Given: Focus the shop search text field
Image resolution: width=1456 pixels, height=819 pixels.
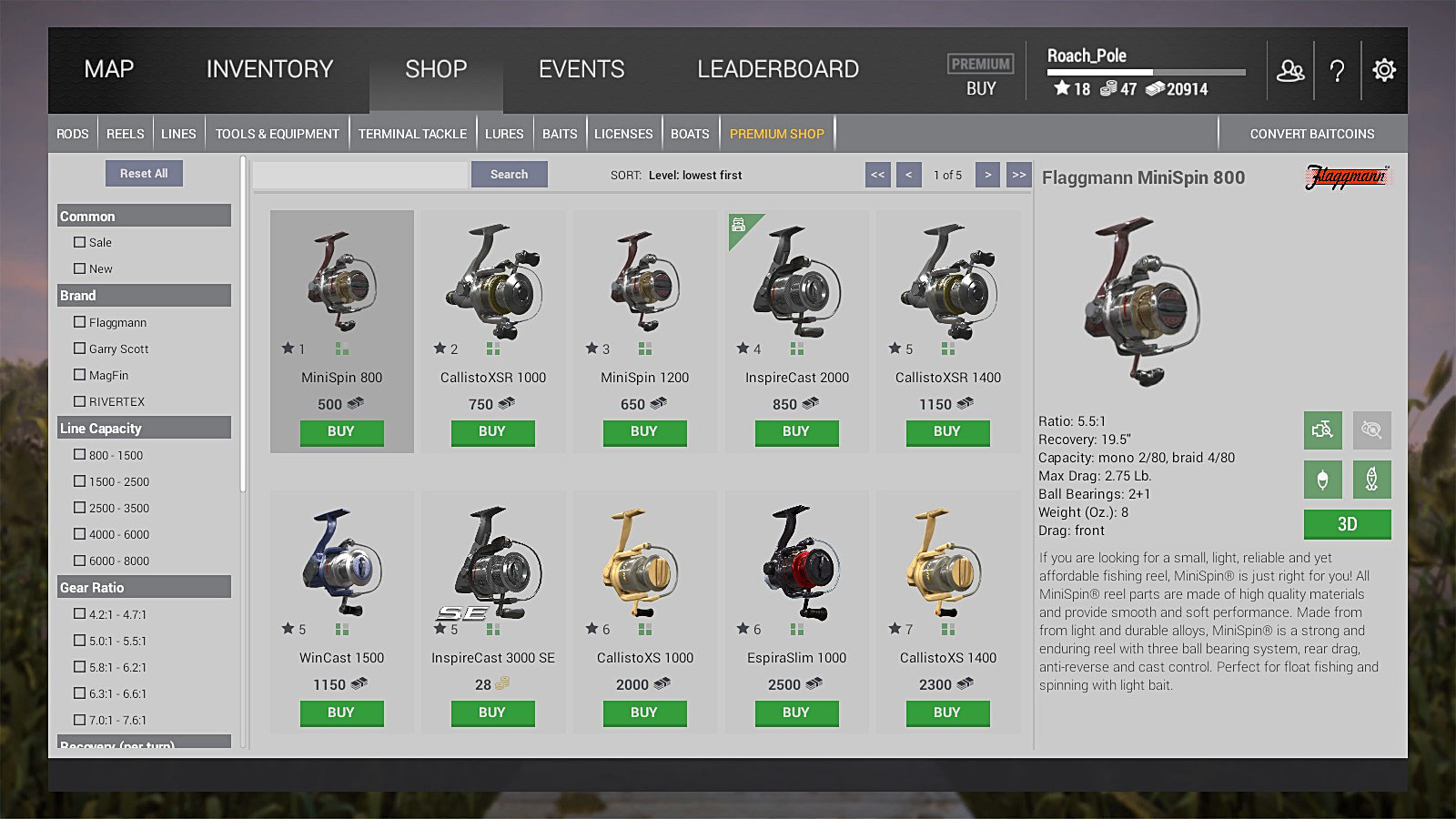Looking at the screenshot, I should pyautogui.click(x=360, y=175).
